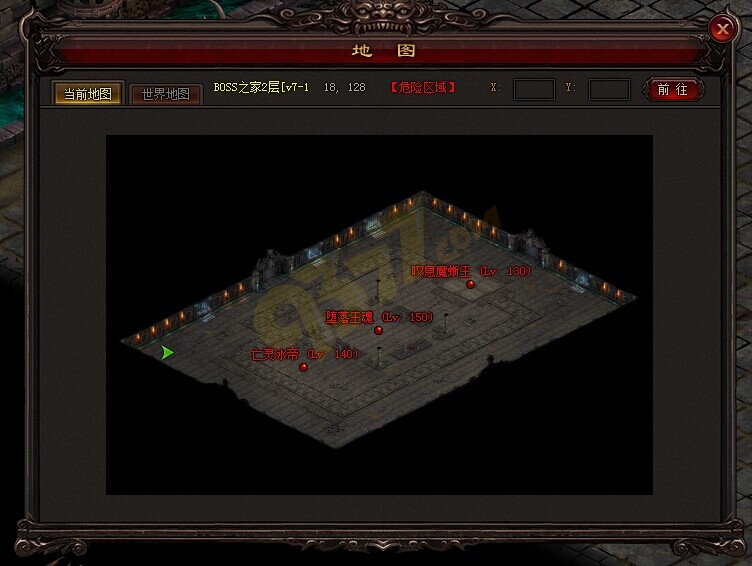
Task: Switch to the 当前地图 tab
Action: (x=88, y=94)
